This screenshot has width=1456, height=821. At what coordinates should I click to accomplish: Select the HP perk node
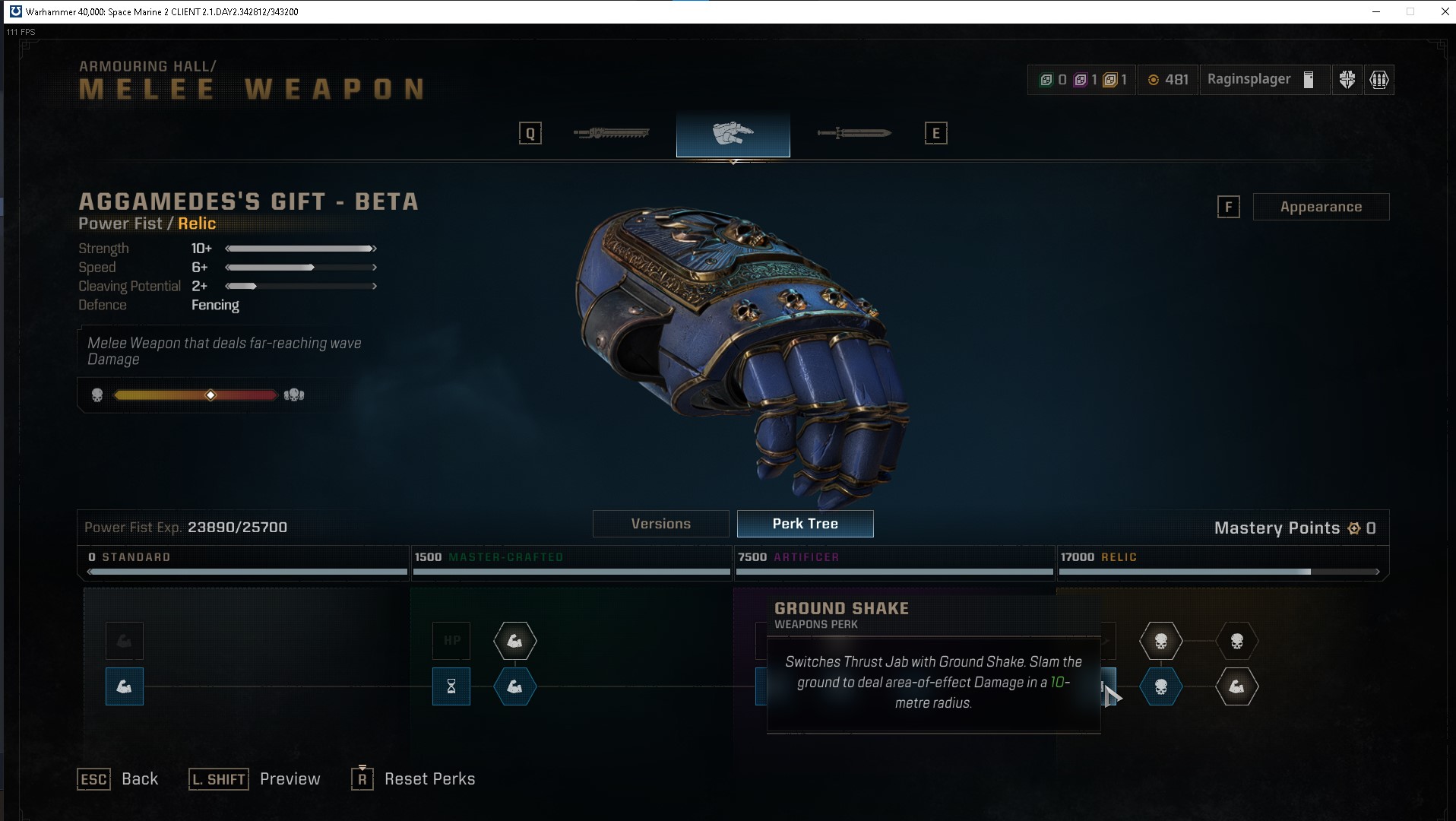[x=451, y=641]
